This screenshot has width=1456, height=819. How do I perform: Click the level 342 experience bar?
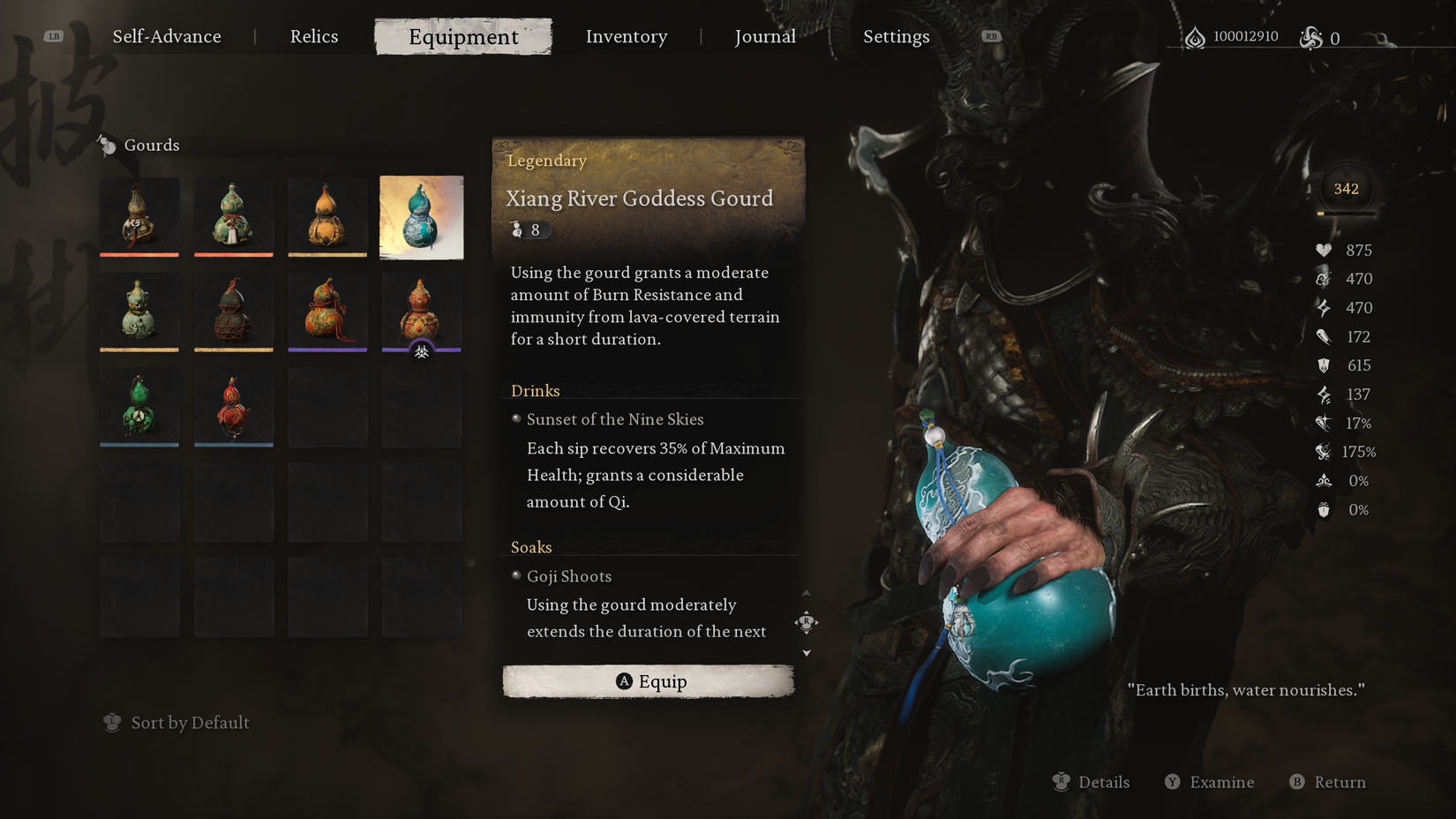coord(1345,188)
